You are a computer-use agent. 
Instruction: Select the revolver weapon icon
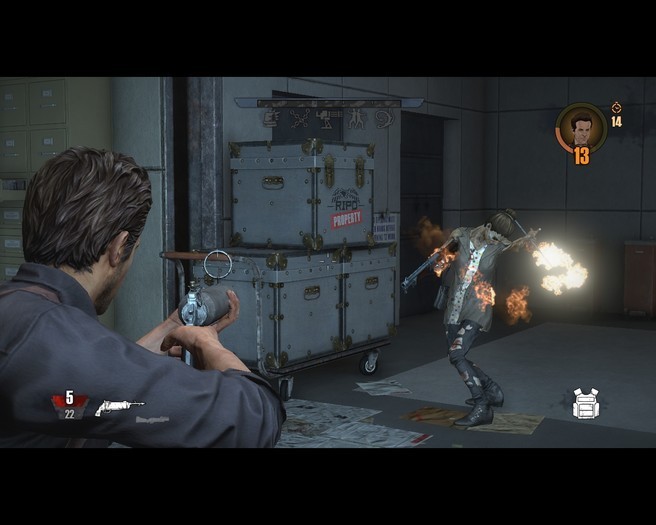pos(119,407)
